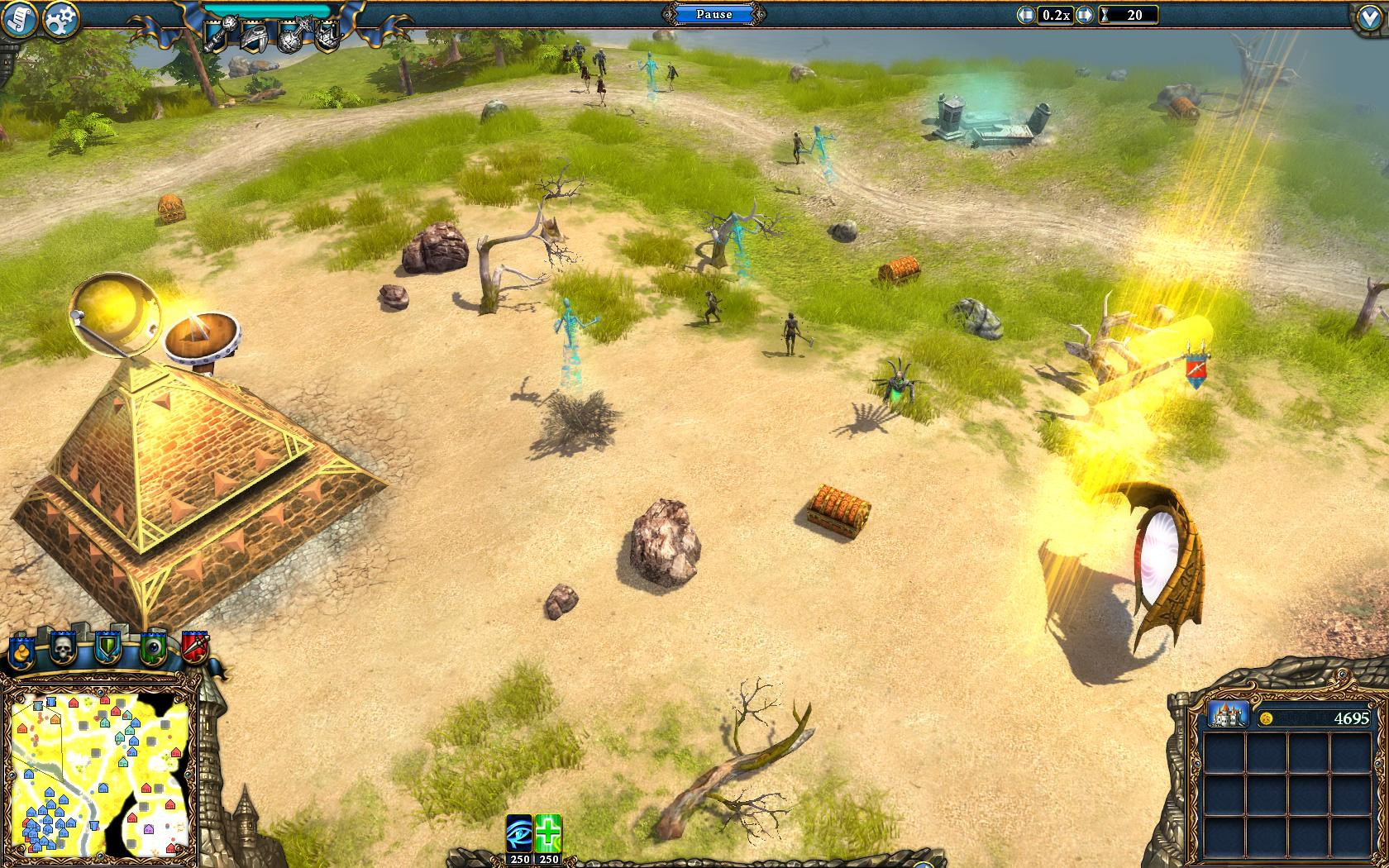Screen dimensions: 1389x868
Task: Select the castle icon beside gold
Action: pos(1228,717)
